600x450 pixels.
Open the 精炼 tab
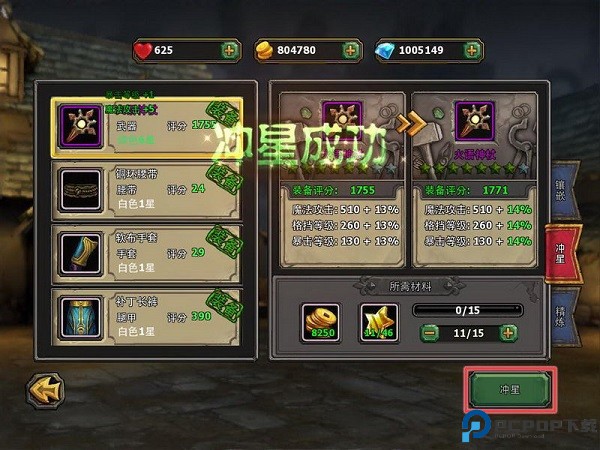coord(564,313)
